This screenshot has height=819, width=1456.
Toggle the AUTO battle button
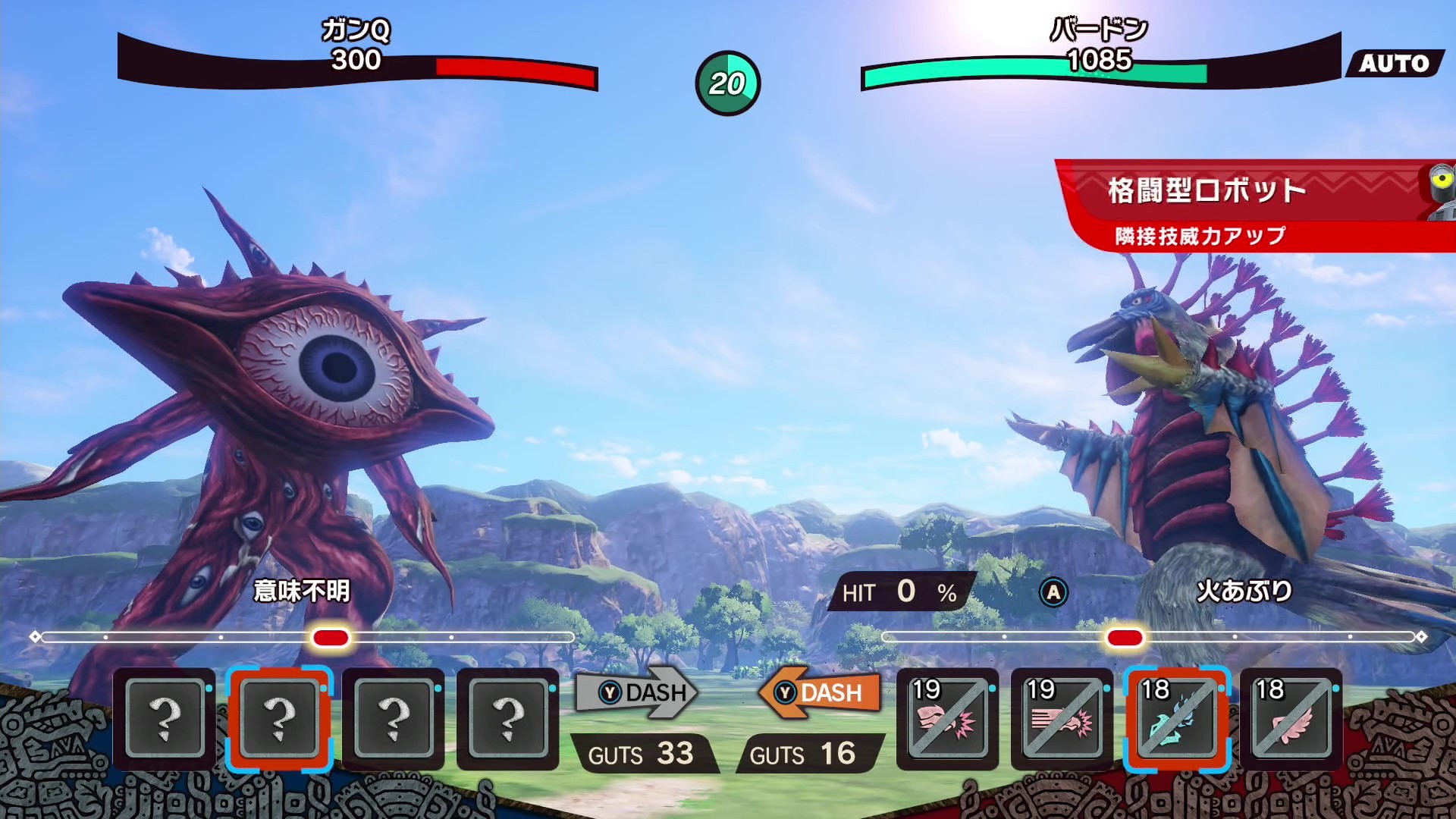point(1394,64)
